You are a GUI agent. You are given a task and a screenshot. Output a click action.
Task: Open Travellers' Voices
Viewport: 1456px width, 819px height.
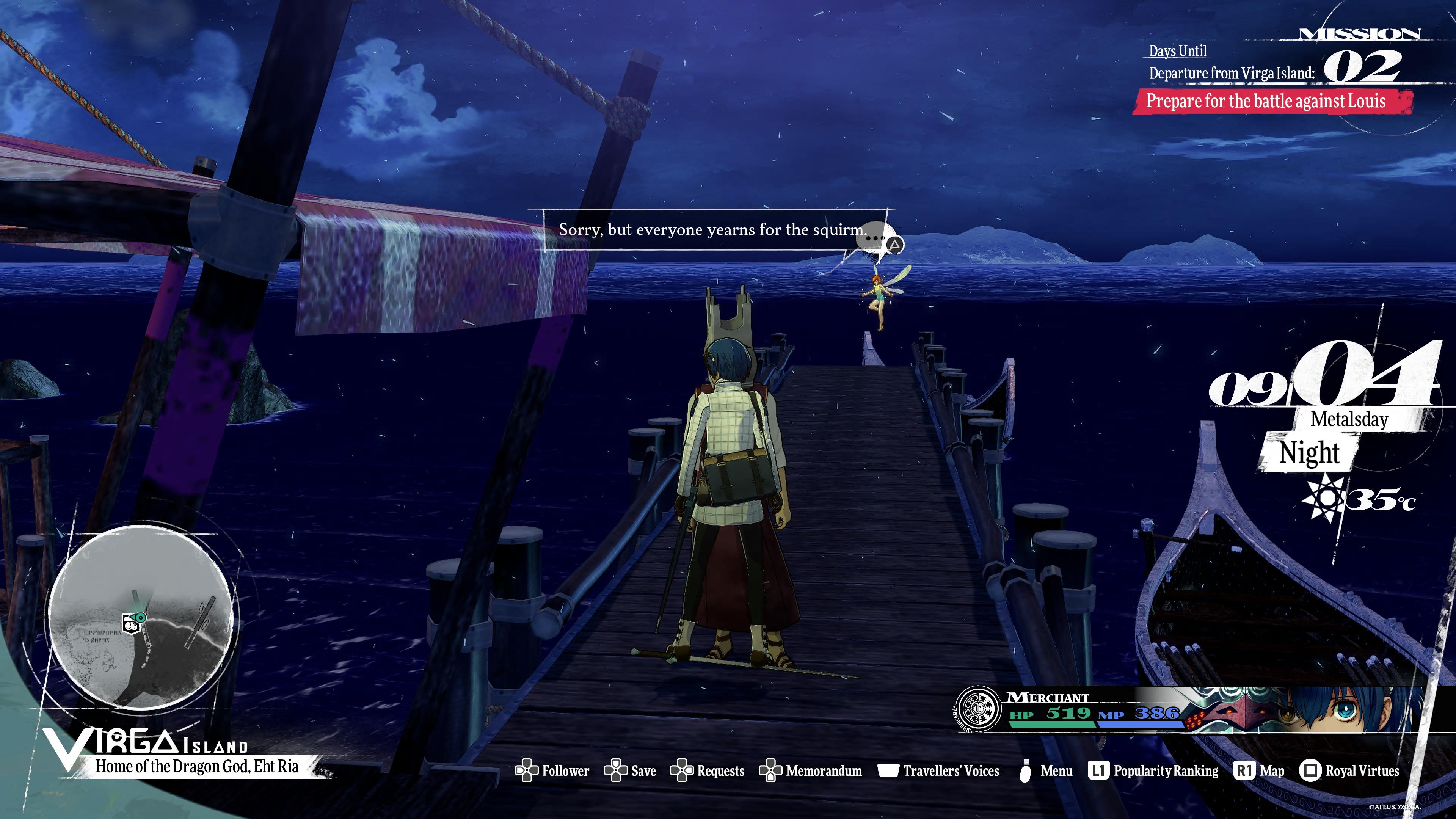point(938,771)
